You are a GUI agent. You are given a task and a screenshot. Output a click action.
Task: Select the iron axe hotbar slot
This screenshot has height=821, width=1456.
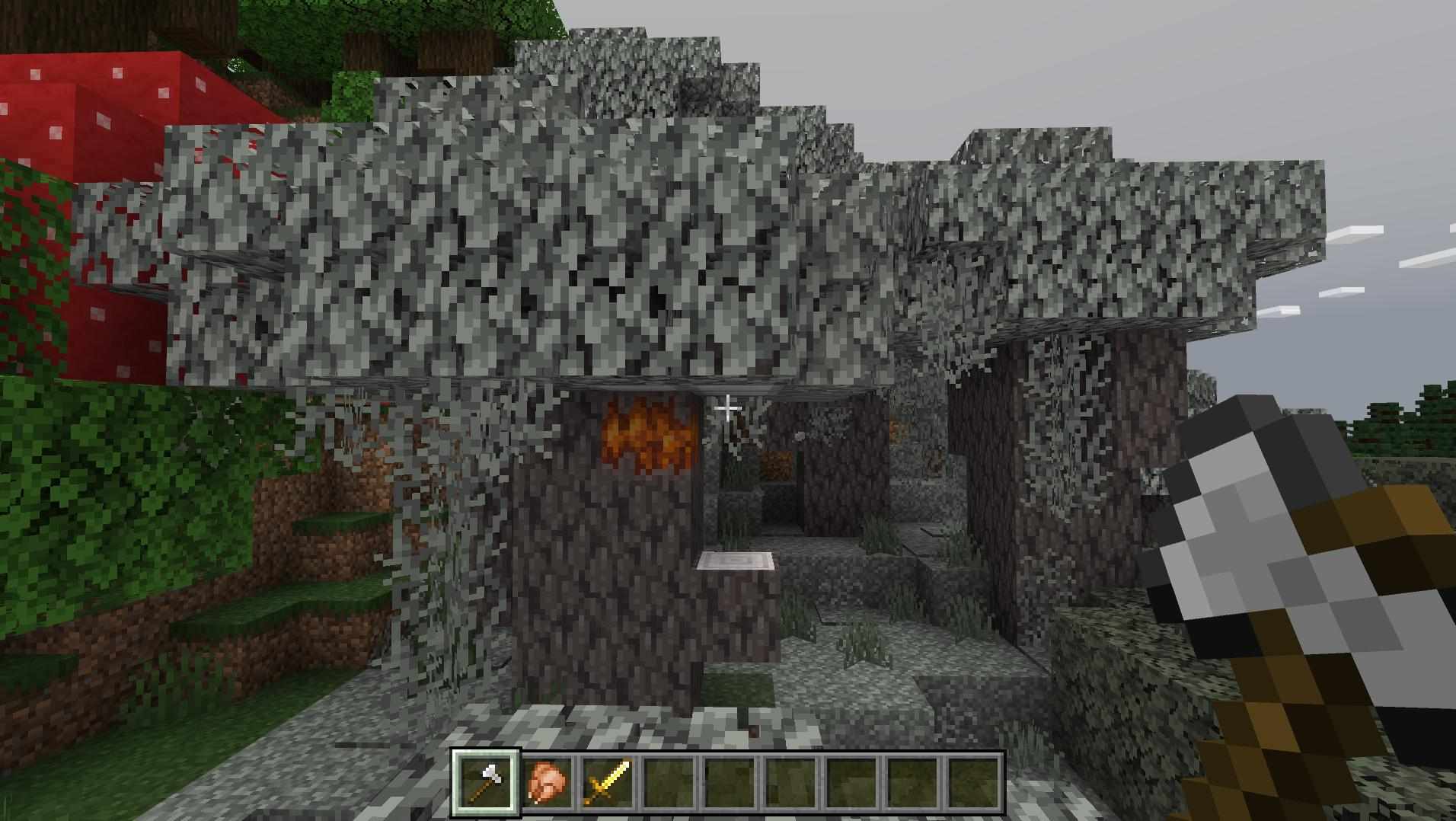(486, 782)
